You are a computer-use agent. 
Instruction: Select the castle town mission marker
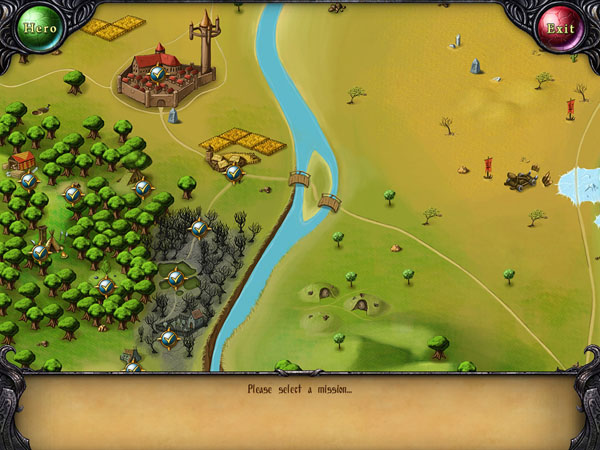point(157,73)
